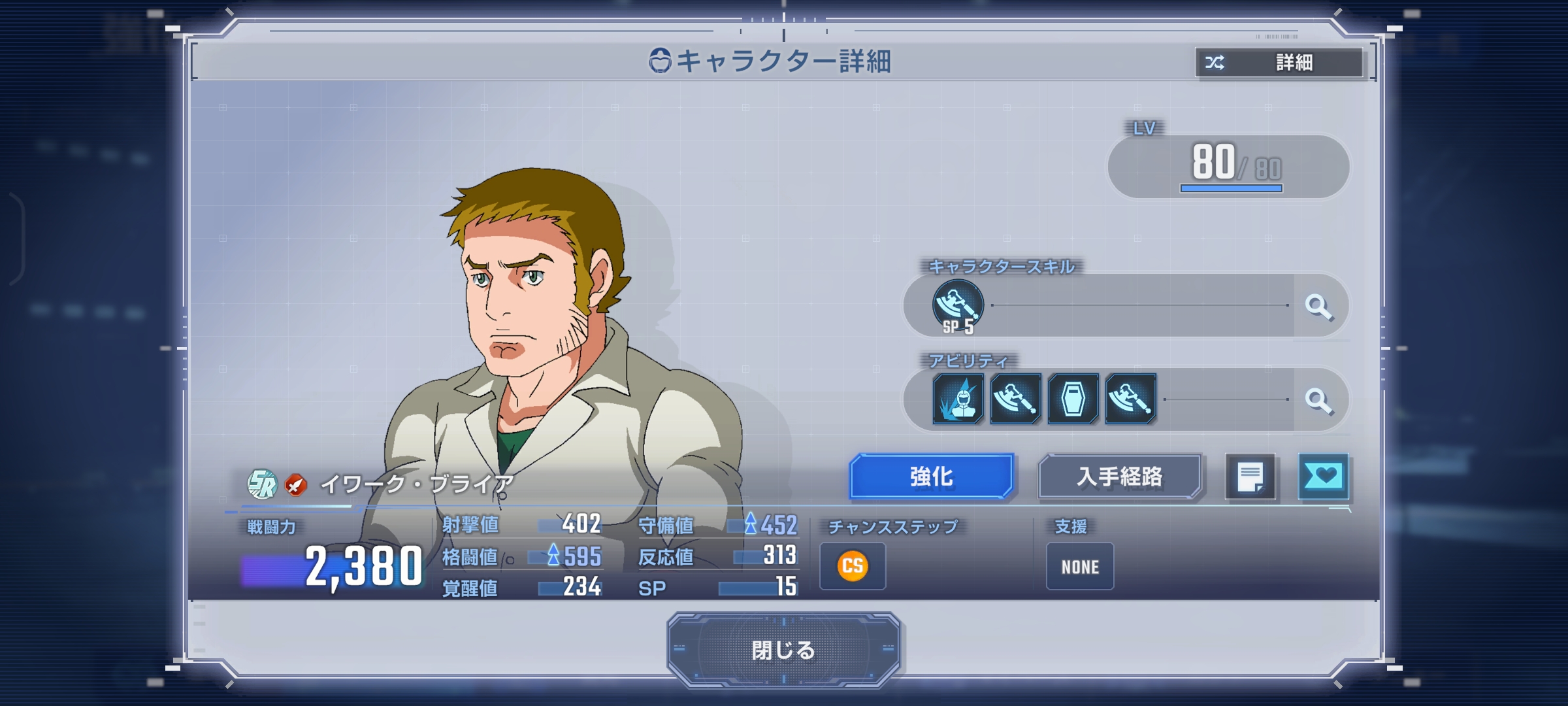Tap the orange CS chance step icon
Viewport: 1568px width, 706px height.
click(x=853, y=566)
